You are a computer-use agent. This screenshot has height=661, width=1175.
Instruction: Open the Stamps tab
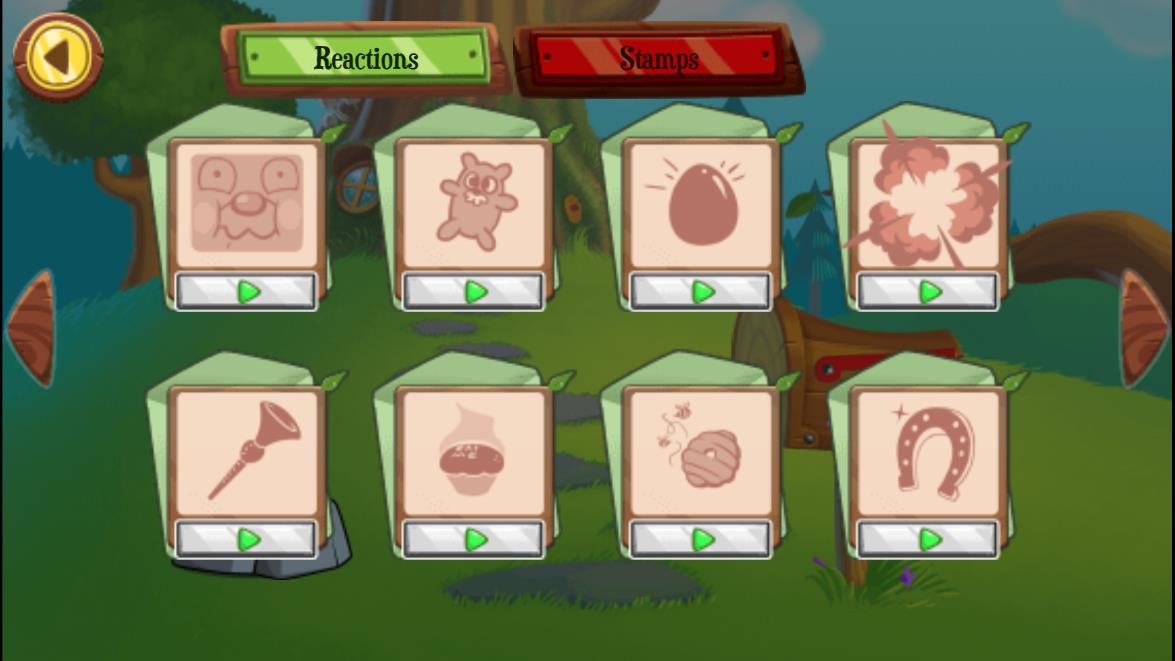(658, 58)
